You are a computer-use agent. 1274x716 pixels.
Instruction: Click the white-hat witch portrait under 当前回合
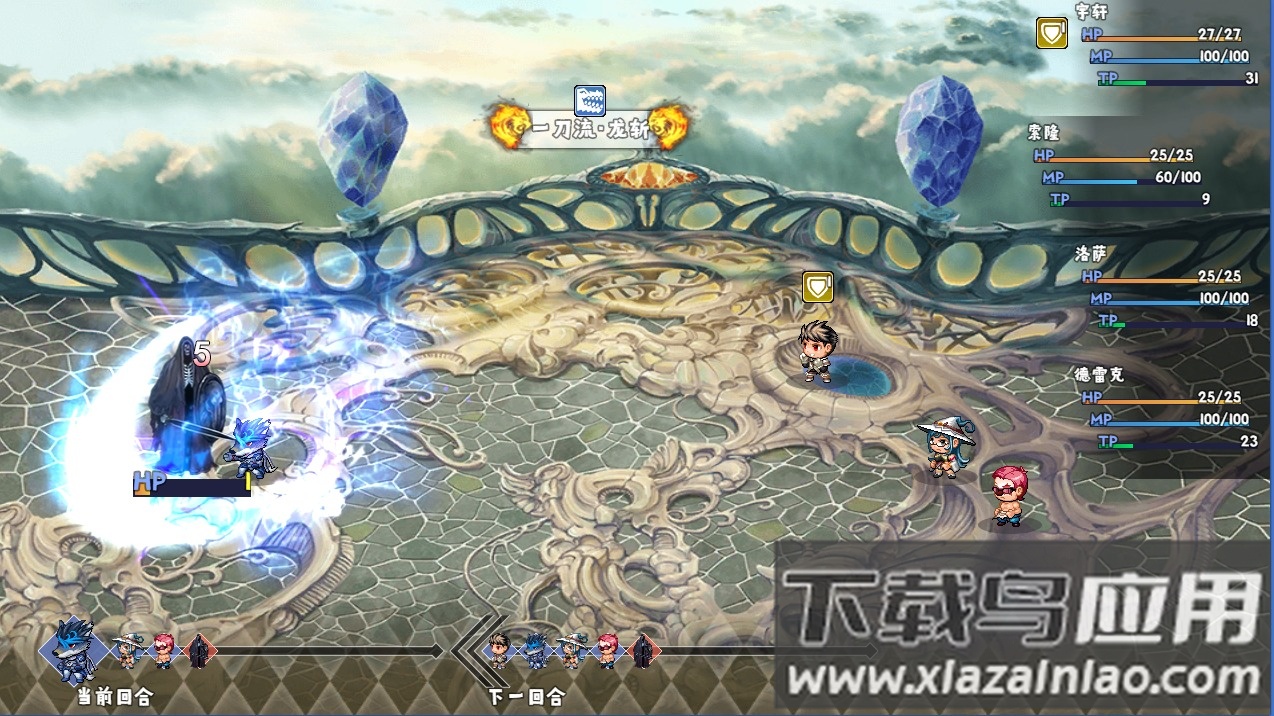click(127, 651)
